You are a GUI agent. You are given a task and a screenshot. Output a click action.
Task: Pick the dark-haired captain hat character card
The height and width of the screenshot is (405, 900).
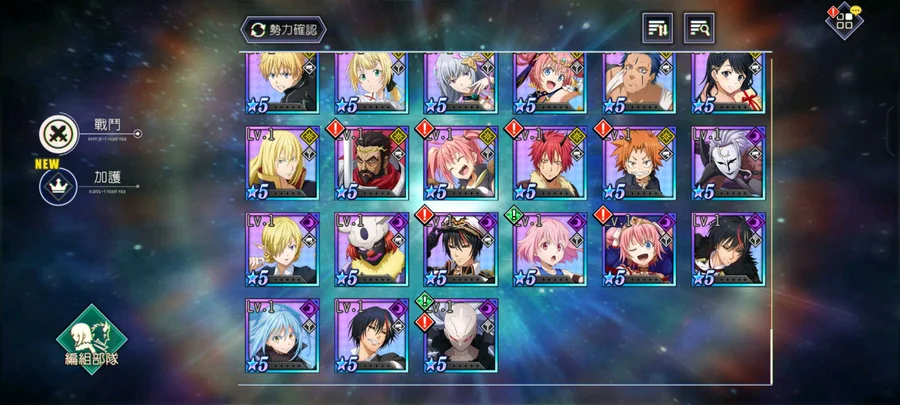460,249
